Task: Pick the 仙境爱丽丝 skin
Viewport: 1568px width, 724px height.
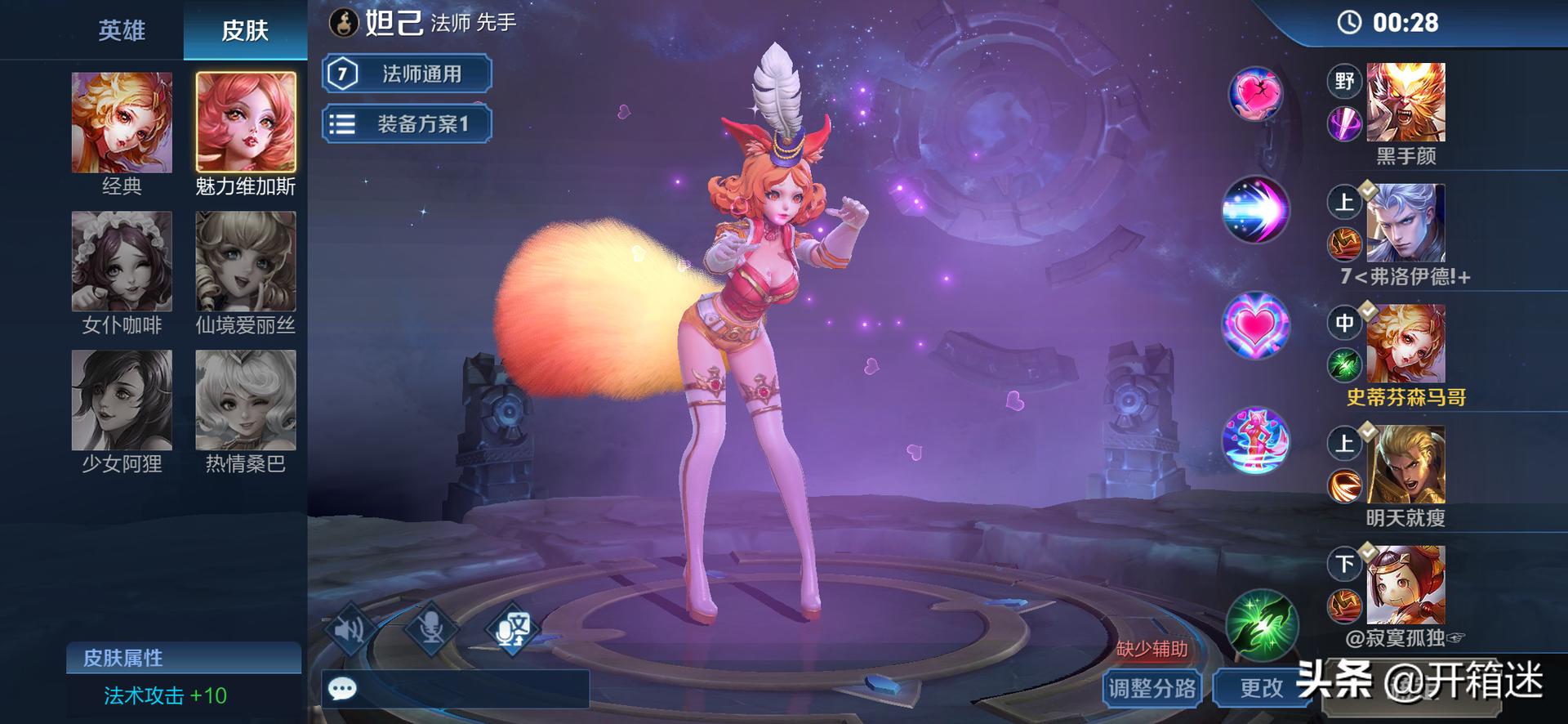Action: coord(246,261)
